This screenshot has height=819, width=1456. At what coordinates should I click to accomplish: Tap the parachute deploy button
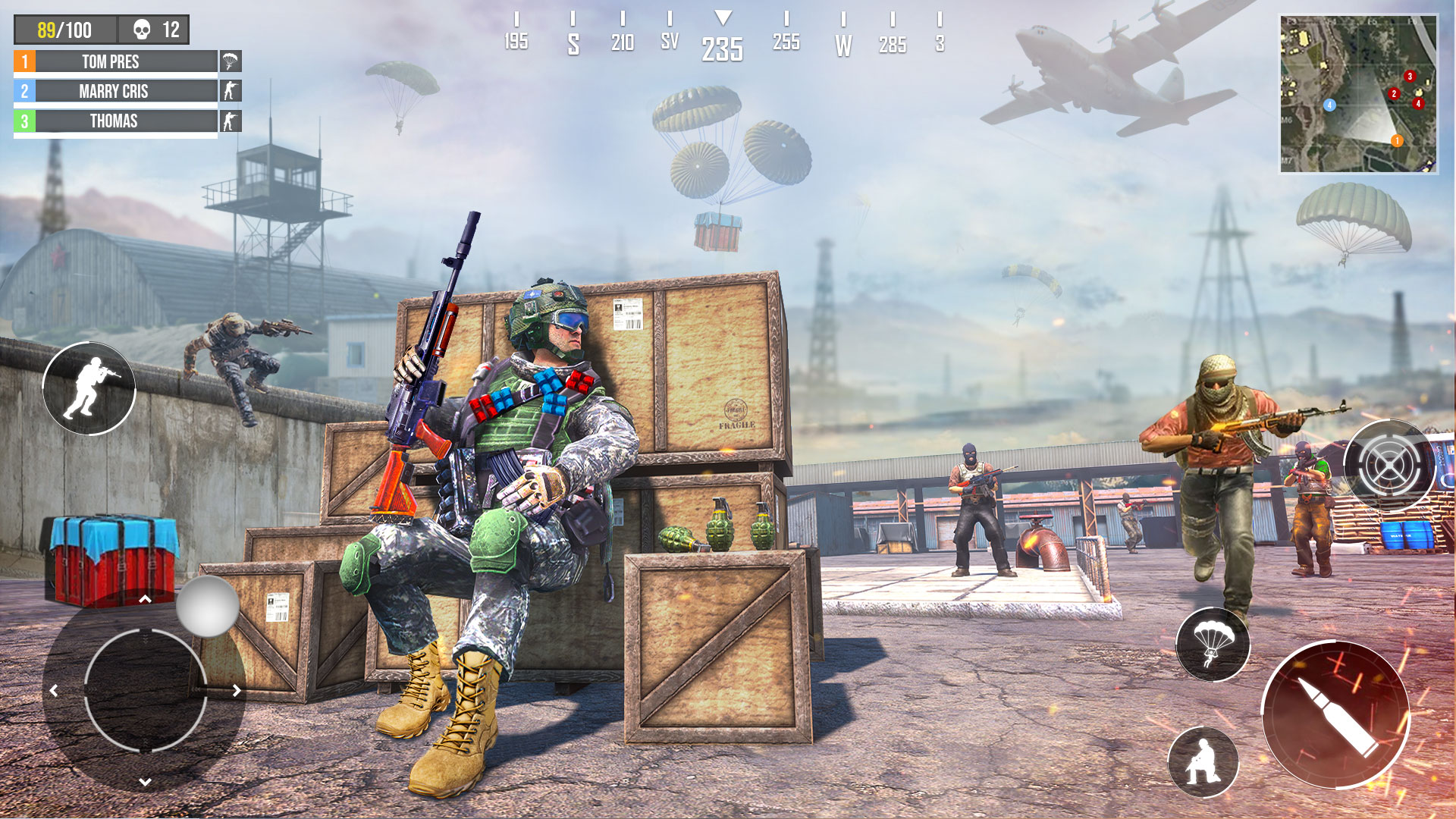pos(1213,644)
